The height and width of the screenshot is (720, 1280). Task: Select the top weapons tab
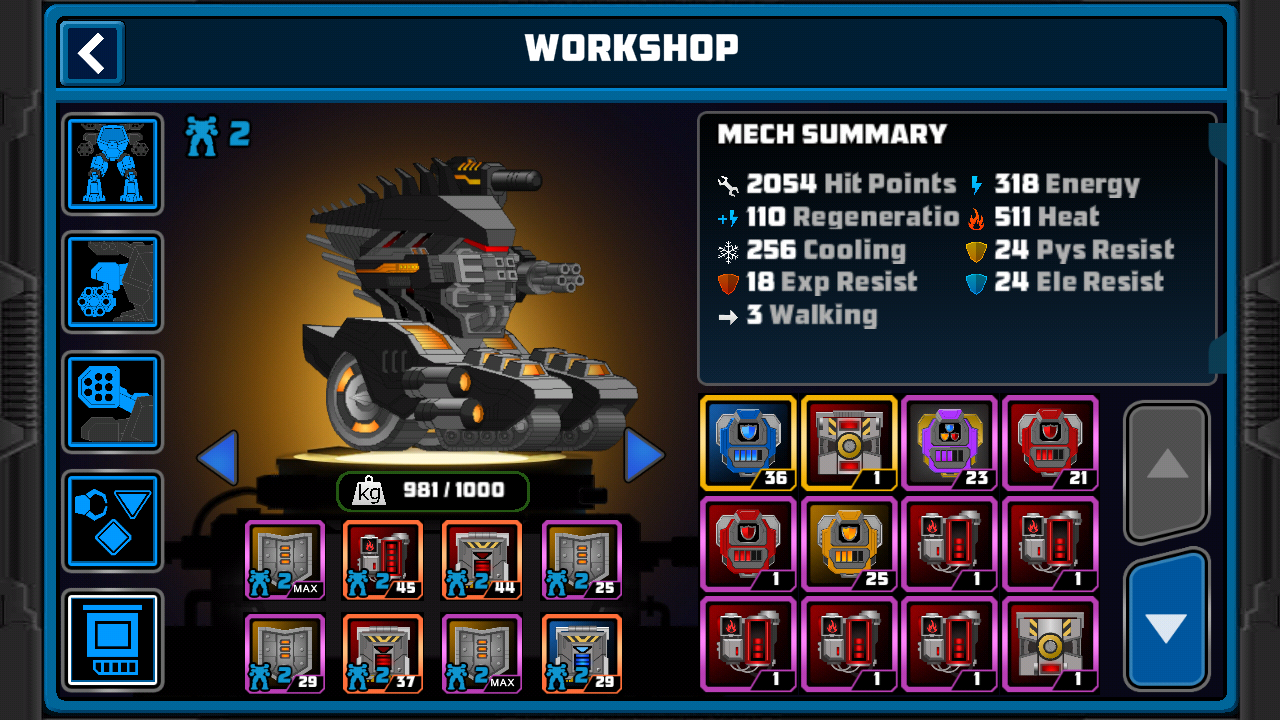click(113, 401)
